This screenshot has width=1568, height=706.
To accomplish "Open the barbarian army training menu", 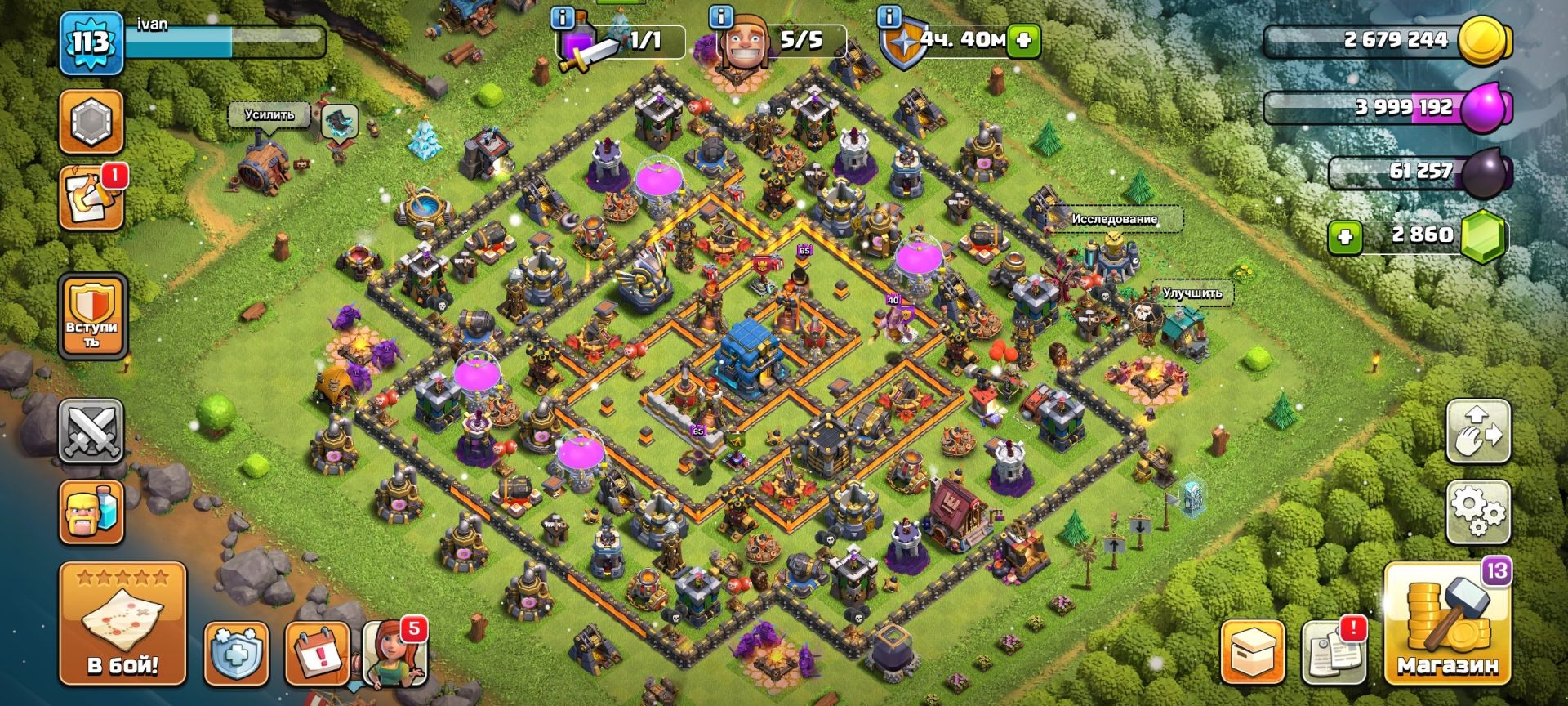I will pyautogui.click(x=91, y=512).
